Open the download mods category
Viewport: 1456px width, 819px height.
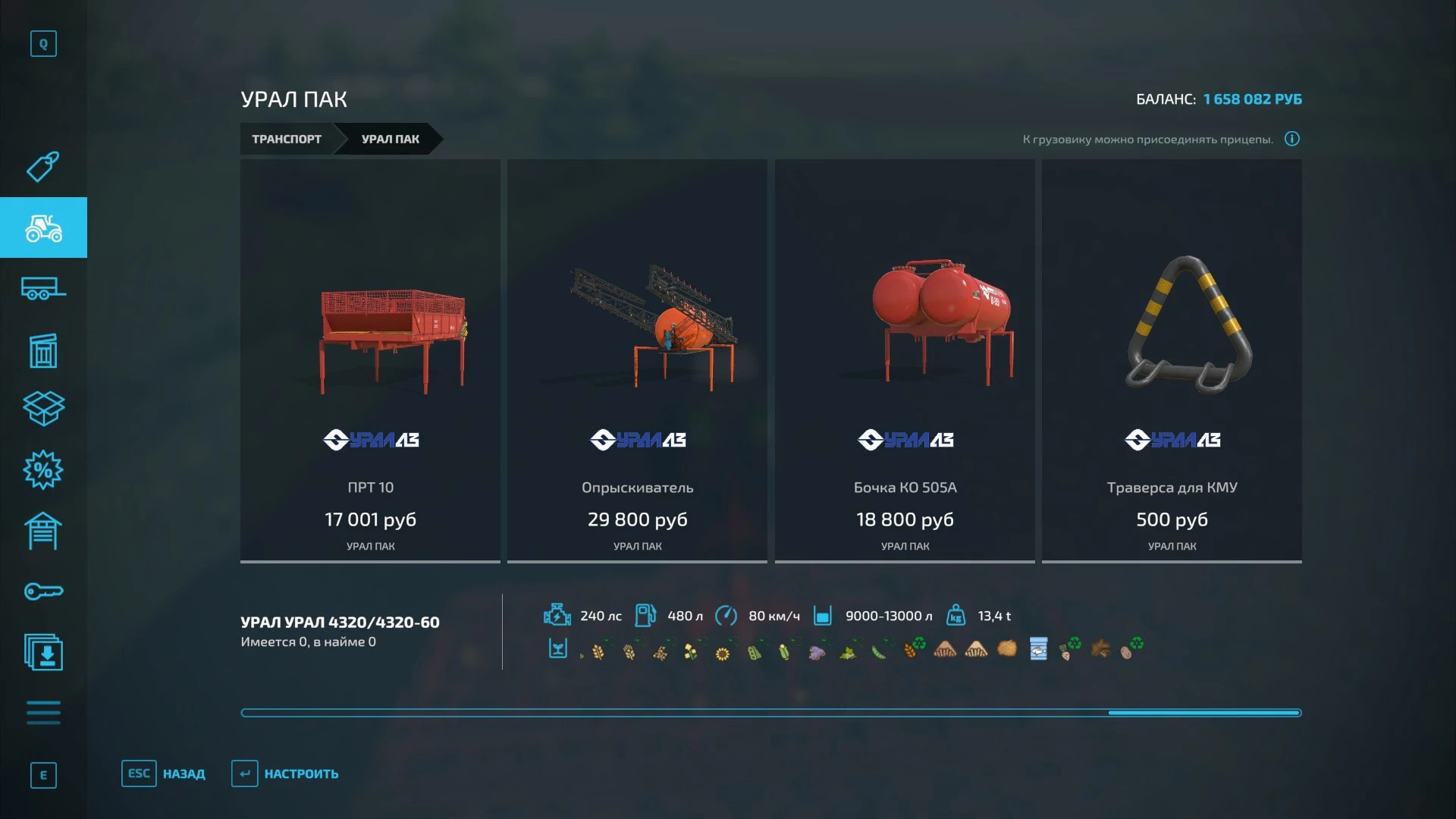pyautogui.click(x=43, y=652)
